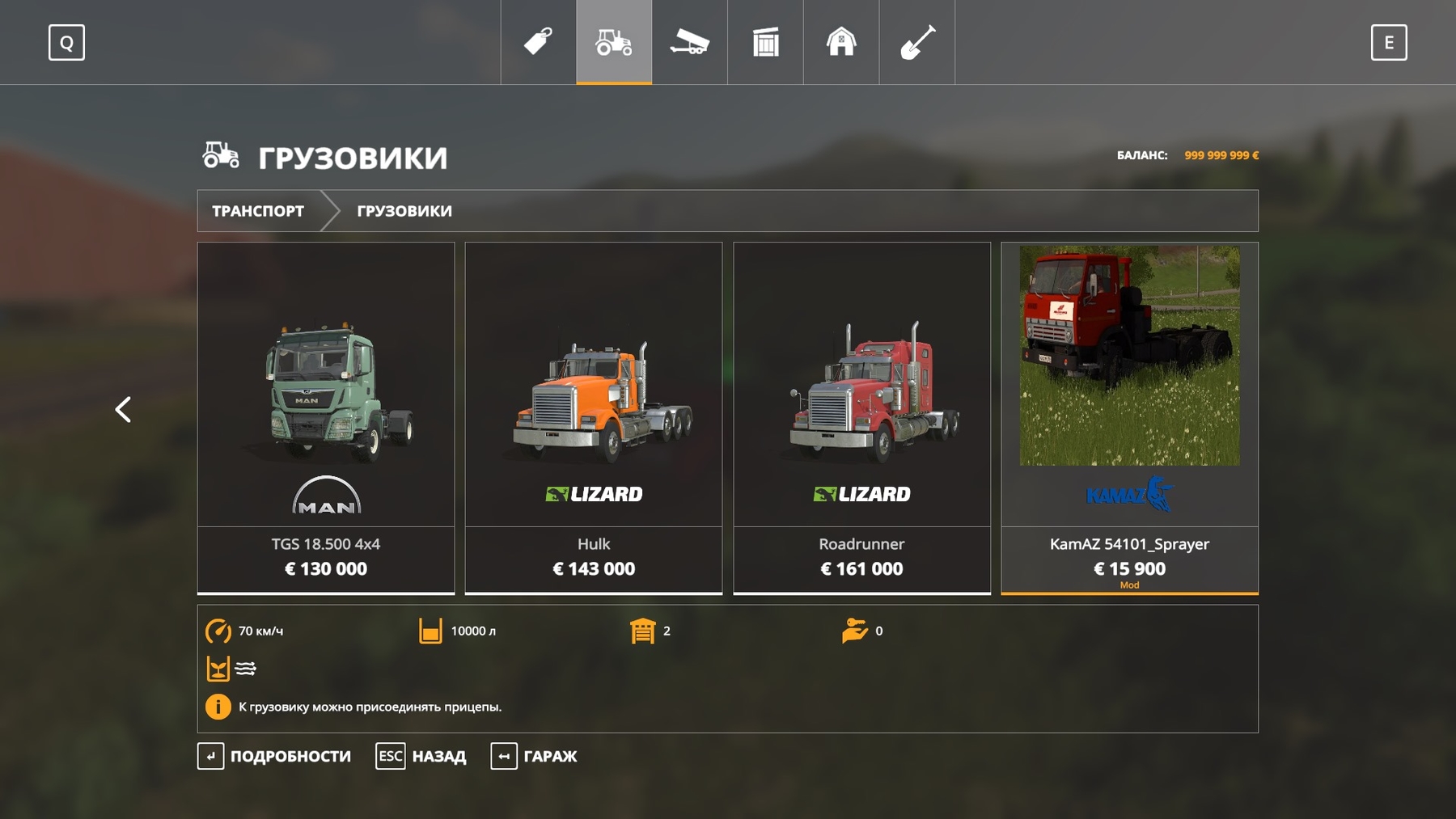
Task: Click the speed specification icon showing 70 км/ч
Action: coord(217,631)
